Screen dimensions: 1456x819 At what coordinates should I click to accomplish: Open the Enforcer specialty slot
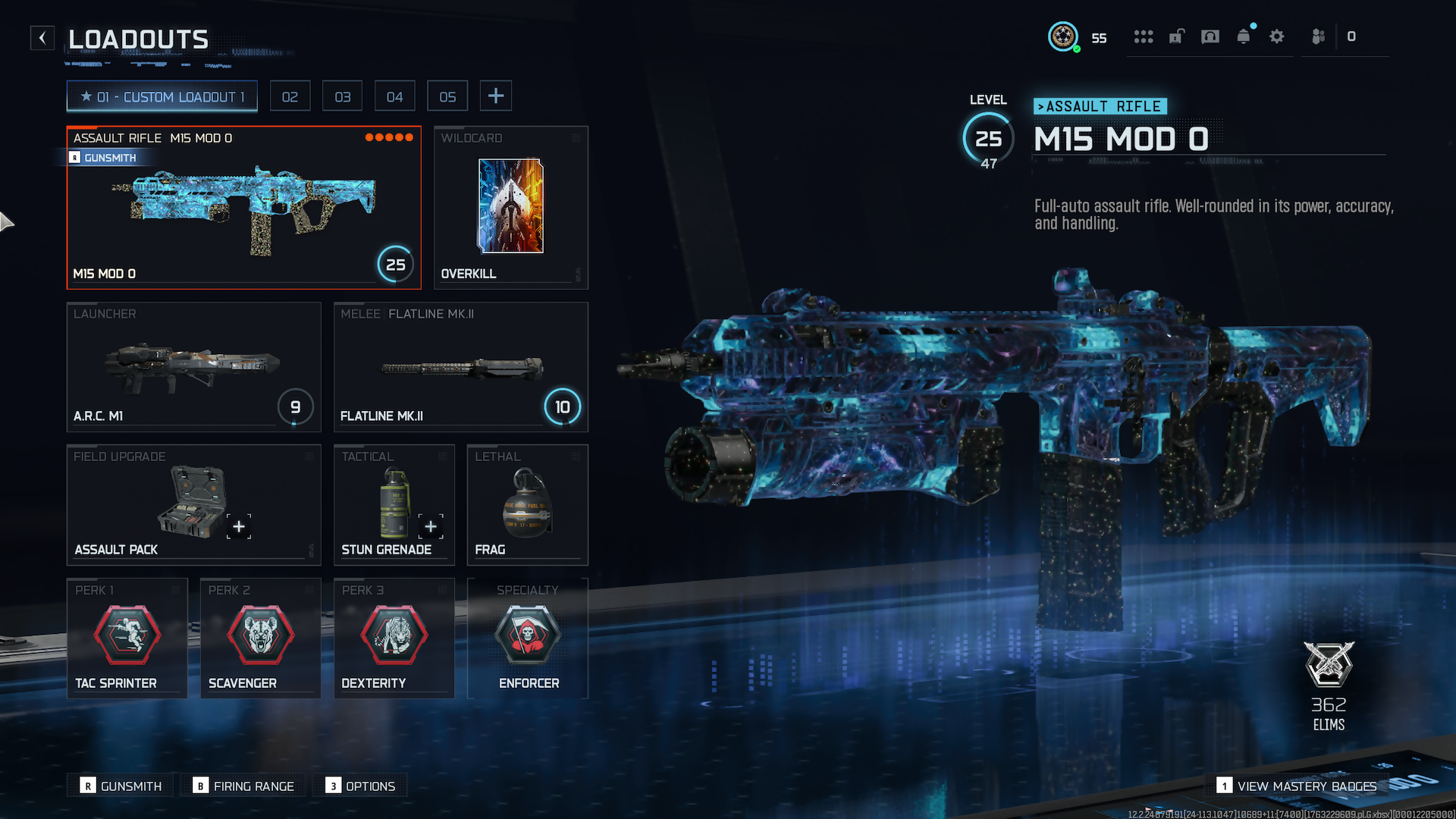pyautogui.click(x=527, y=638)
